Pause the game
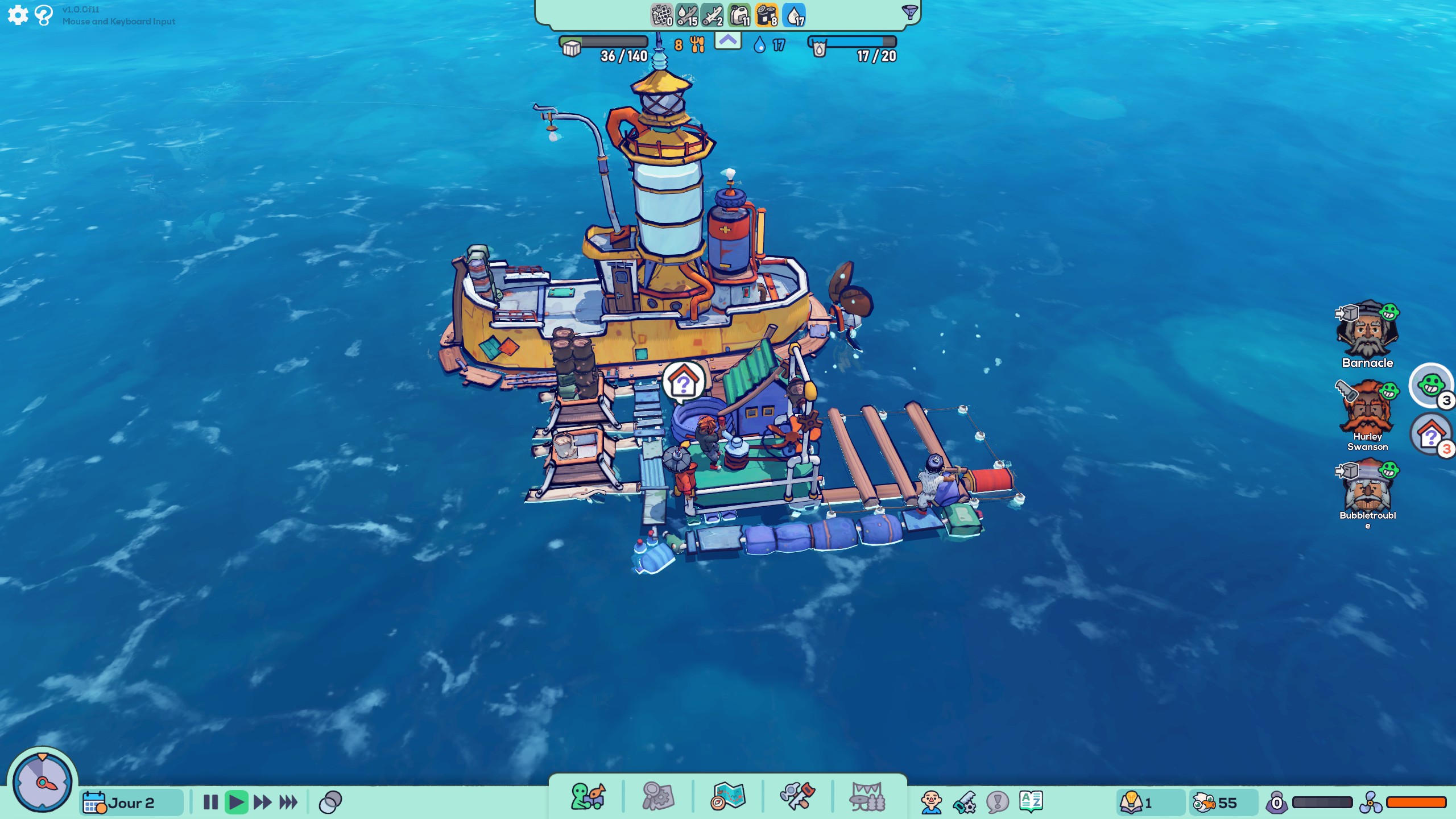1456x819 pixels. 210,803
